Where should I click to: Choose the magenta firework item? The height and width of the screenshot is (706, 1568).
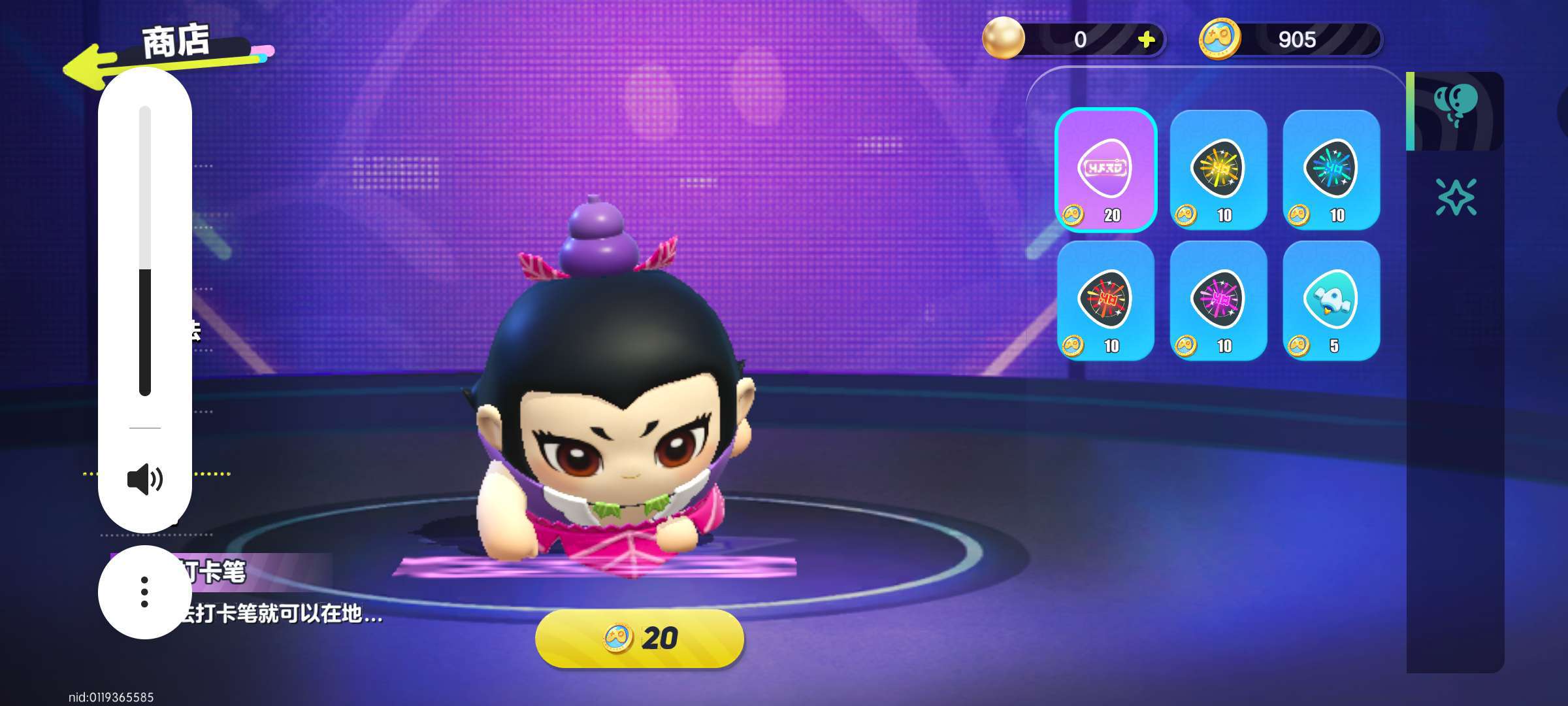click(x=1218, y=300)
